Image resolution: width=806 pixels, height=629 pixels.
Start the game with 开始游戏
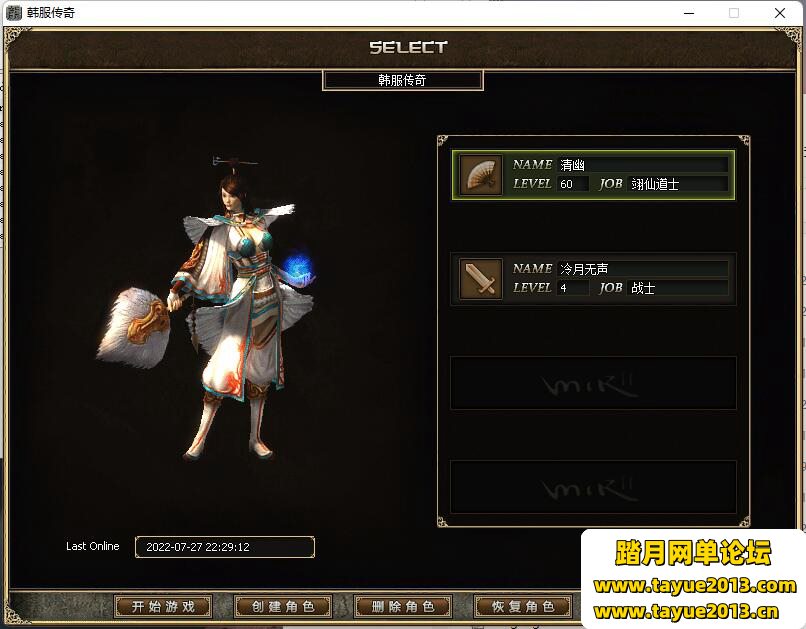click(x=162, y=606)
